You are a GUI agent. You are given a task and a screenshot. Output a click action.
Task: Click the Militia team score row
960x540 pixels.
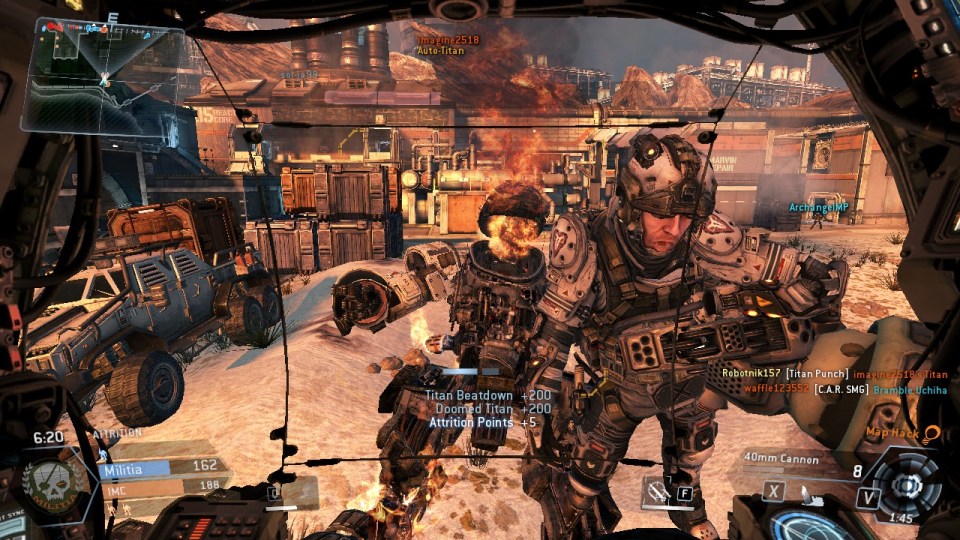(x=160, y=466)
